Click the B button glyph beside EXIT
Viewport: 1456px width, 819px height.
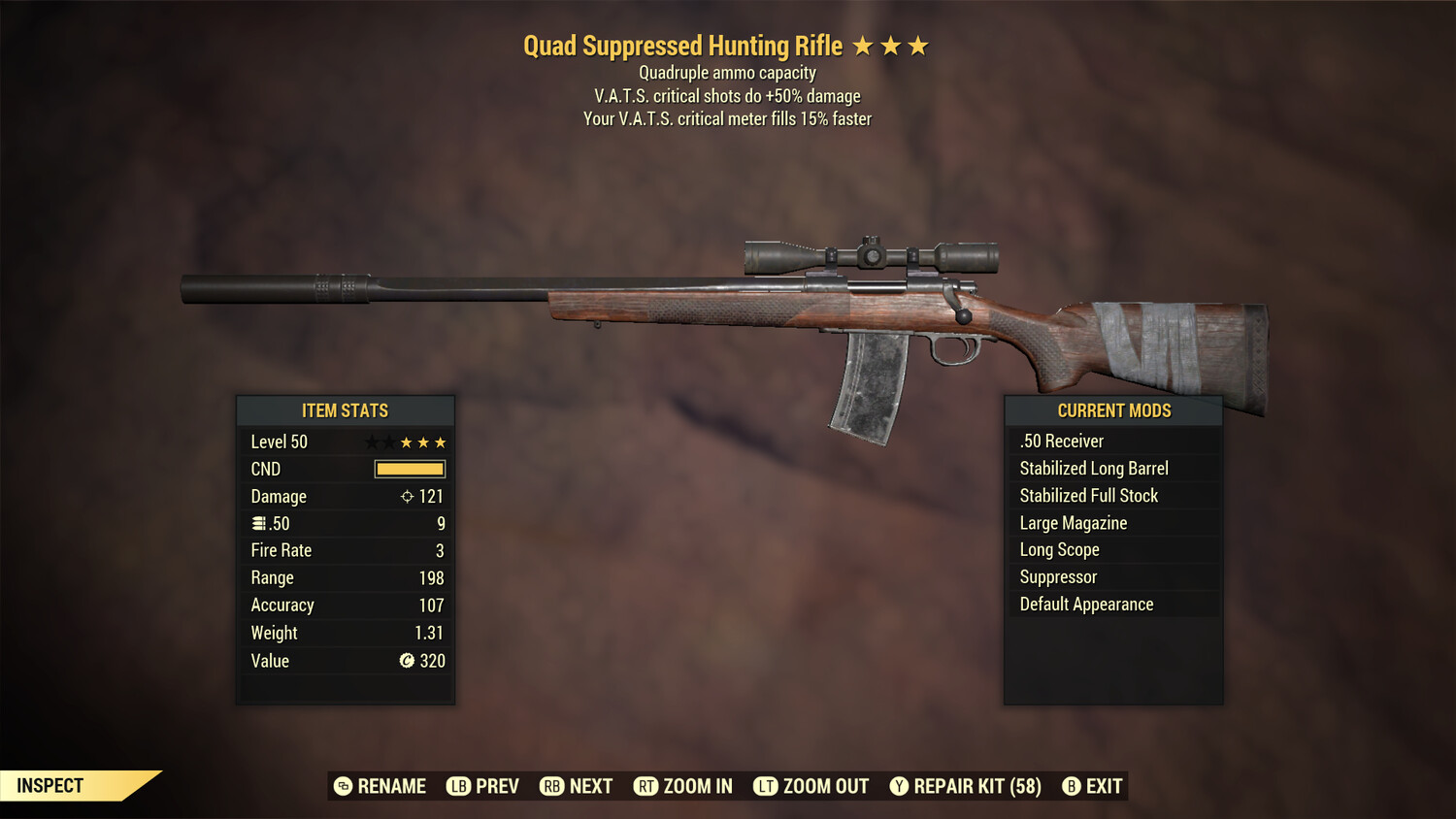click(x=1072, y=786)
